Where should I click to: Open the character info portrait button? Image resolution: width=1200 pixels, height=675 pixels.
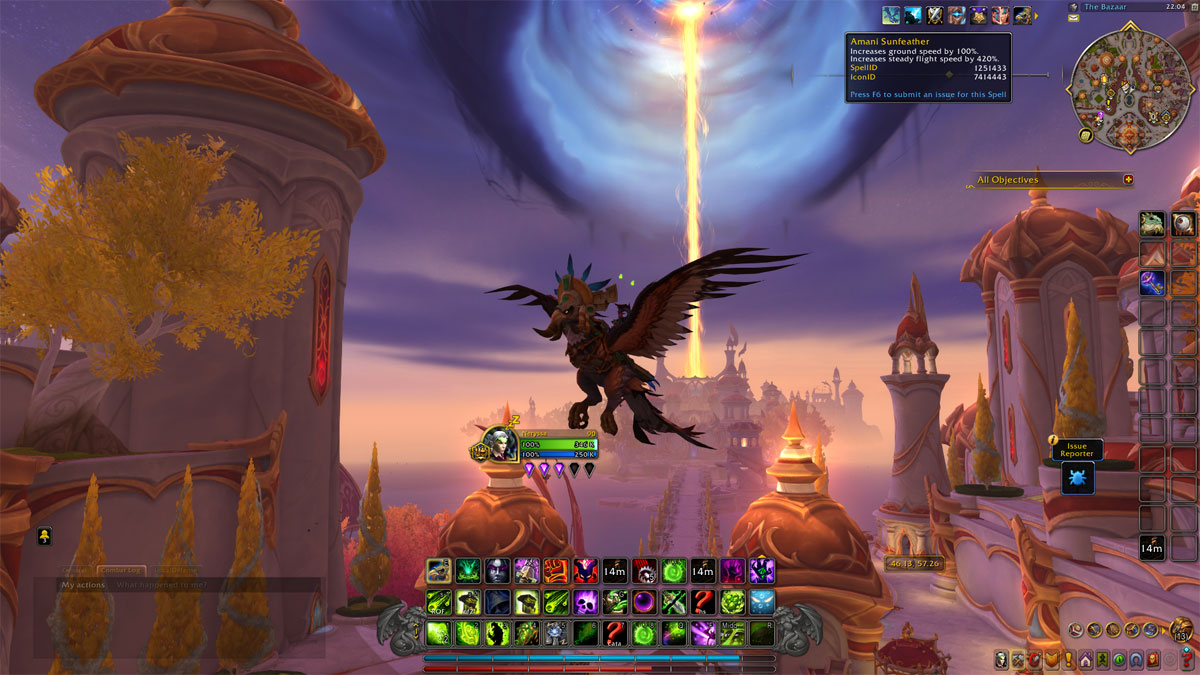(1001, 659)
